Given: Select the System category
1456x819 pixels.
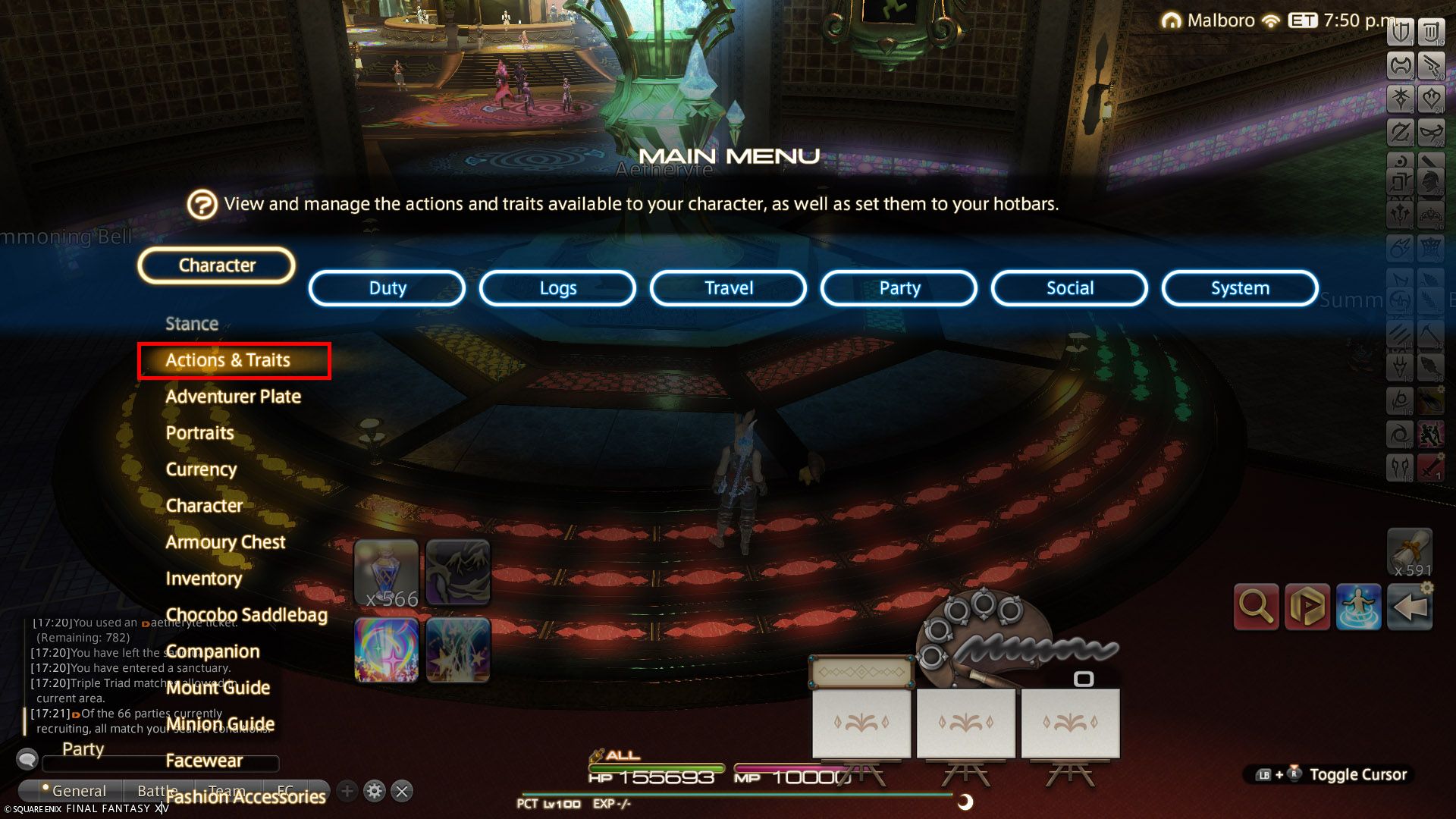Looking at the screenshot, I should [1240, 288].
